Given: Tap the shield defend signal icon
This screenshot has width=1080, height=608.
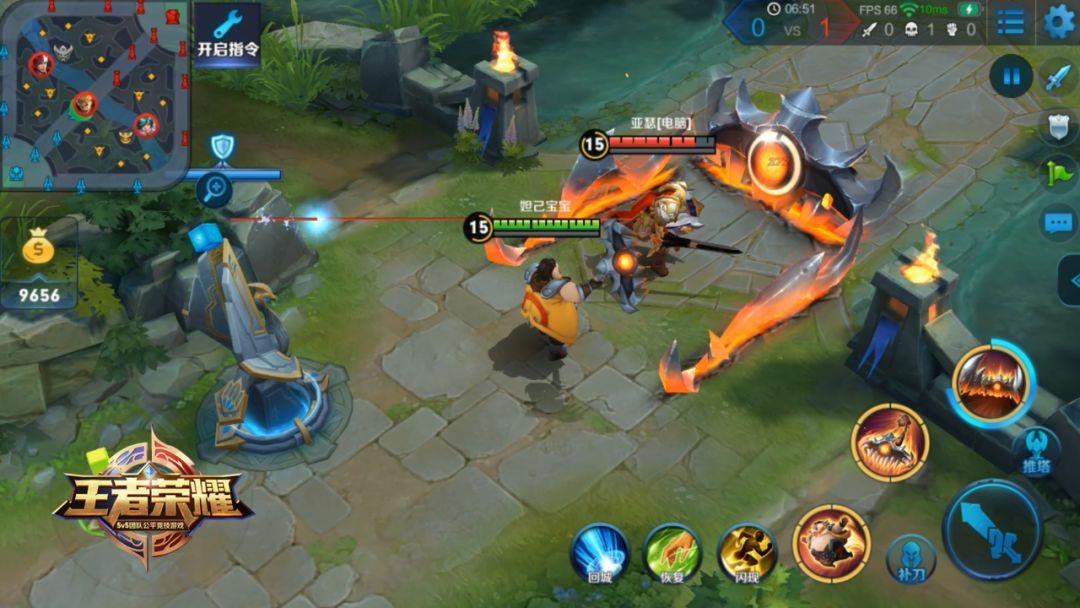Looking at the screenshot, I should tap(1058, 124).
